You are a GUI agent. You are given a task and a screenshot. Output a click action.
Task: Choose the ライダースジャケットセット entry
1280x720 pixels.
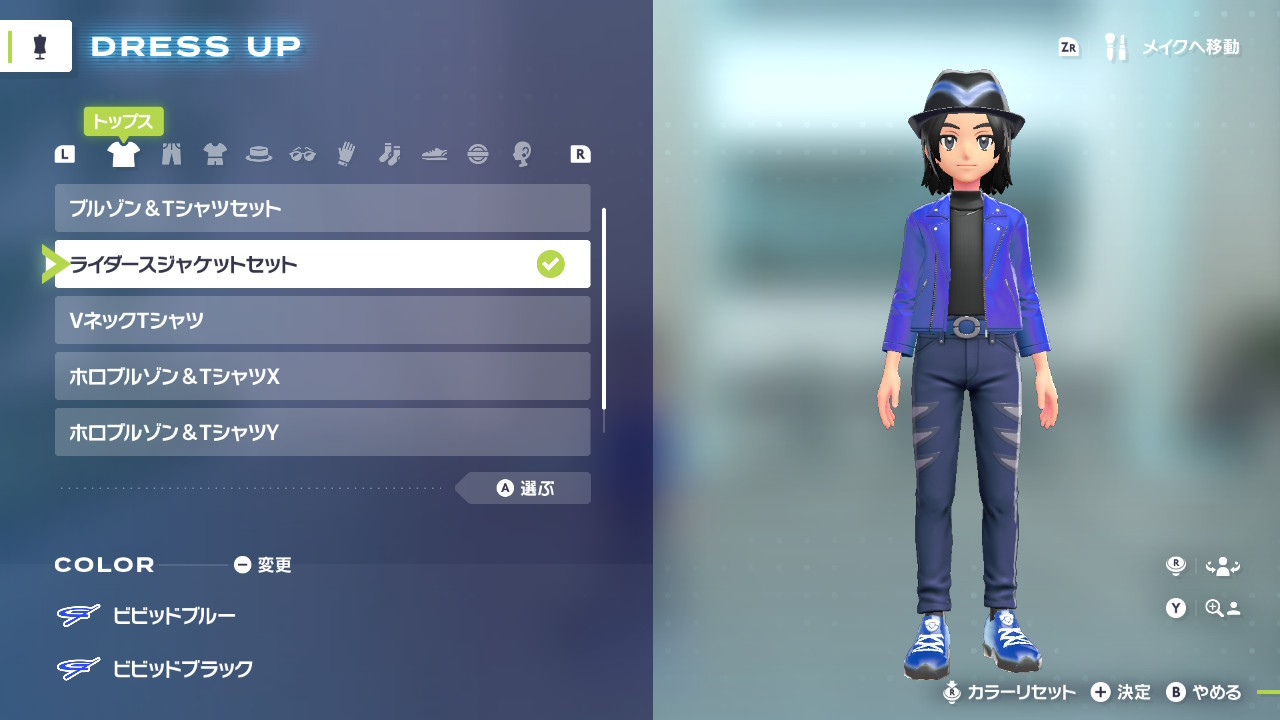[322, 264]
